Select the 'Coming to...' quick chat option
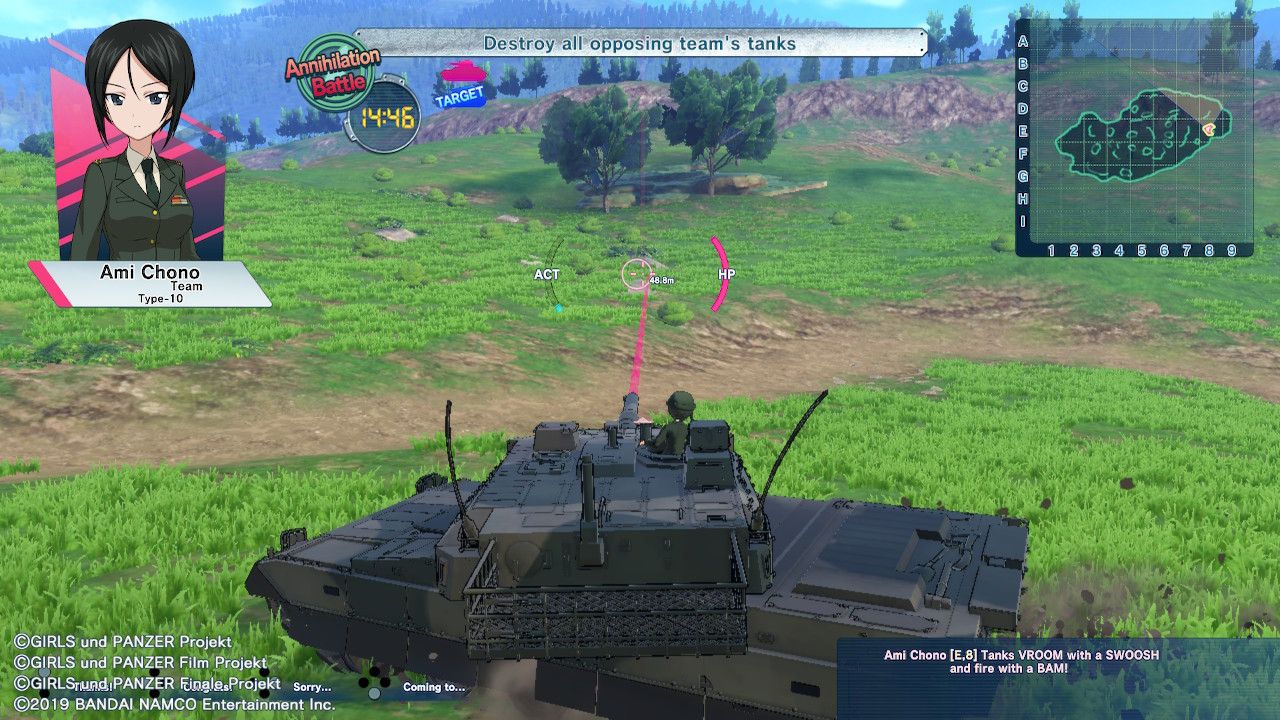The height and width of the screenshot is (720, 1280). (x=432, y=688)
